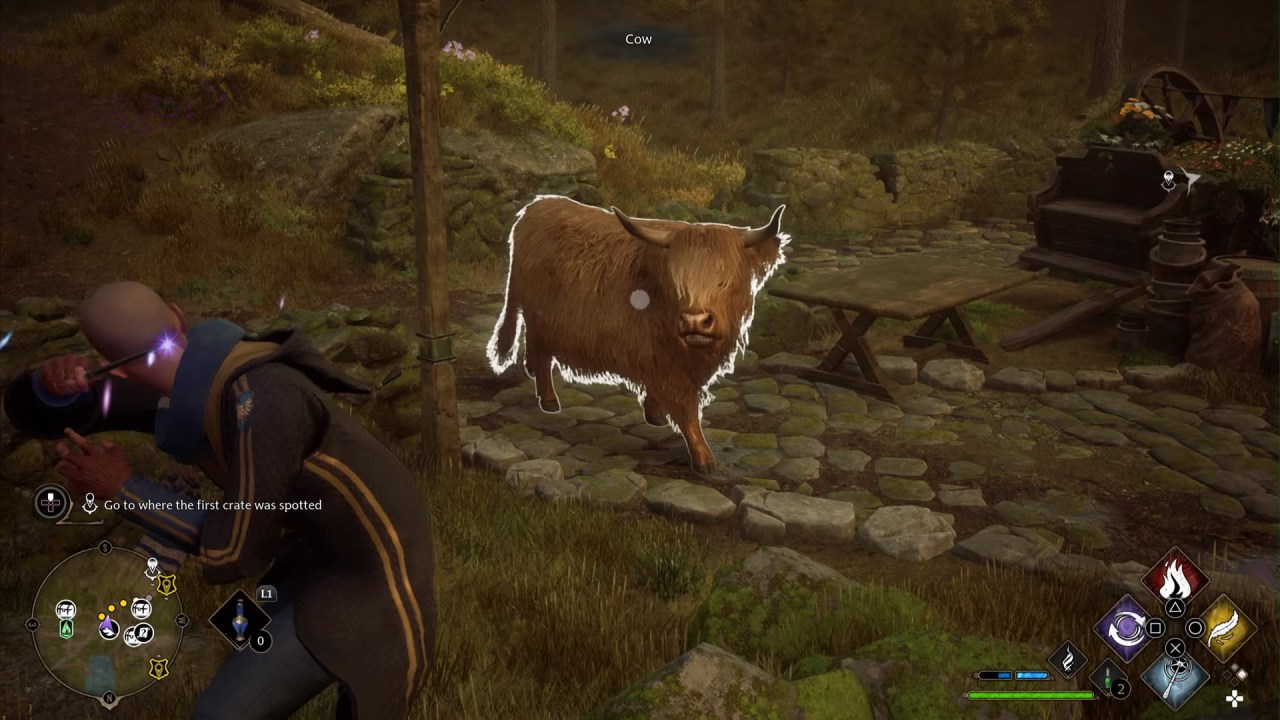Select the red Incendio fire spell
This screenshot has height=720, width=1280.
click(x=1173, y=581)
